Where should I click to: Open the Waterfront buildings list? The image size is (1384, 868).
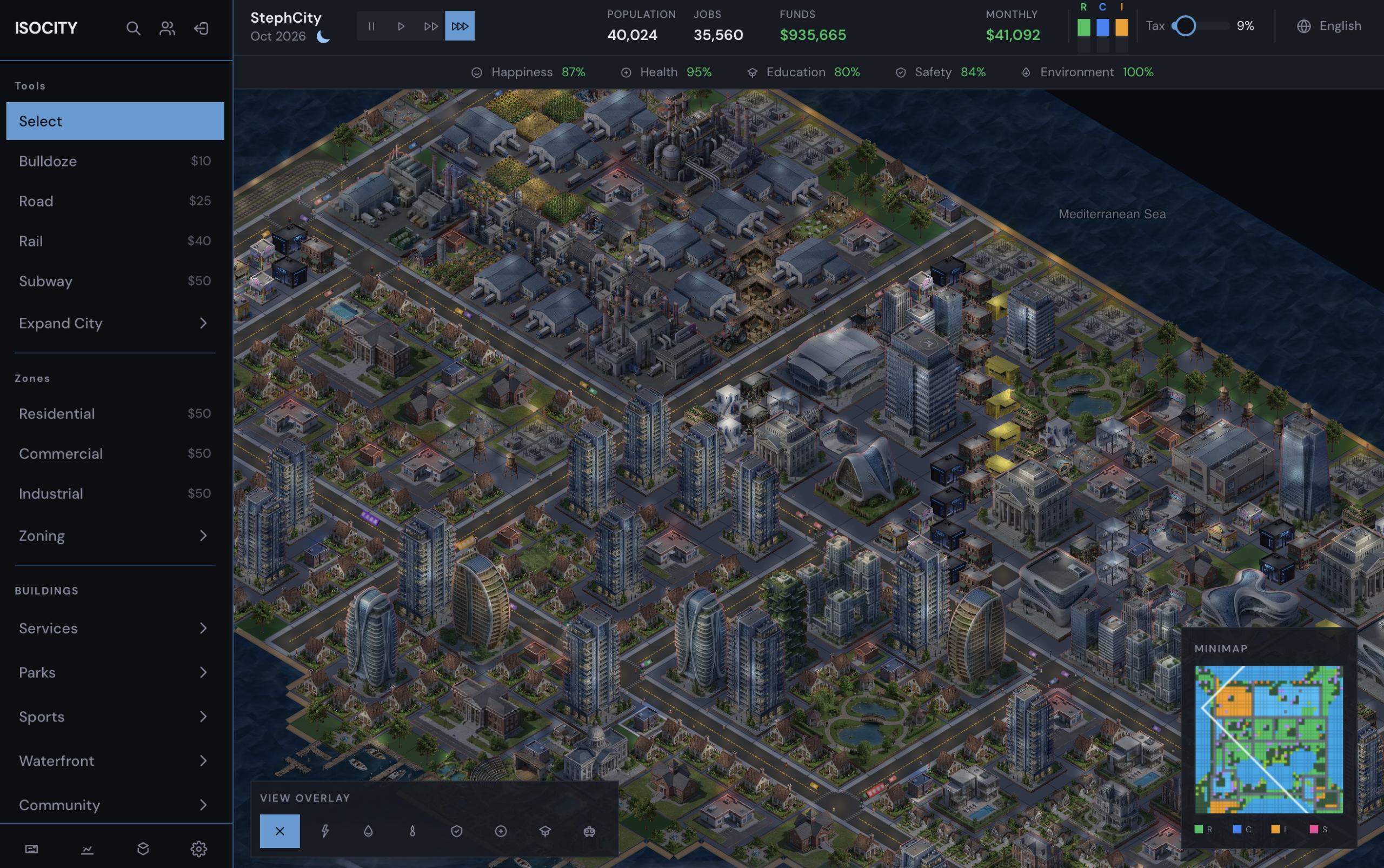(x=115, y=760)
